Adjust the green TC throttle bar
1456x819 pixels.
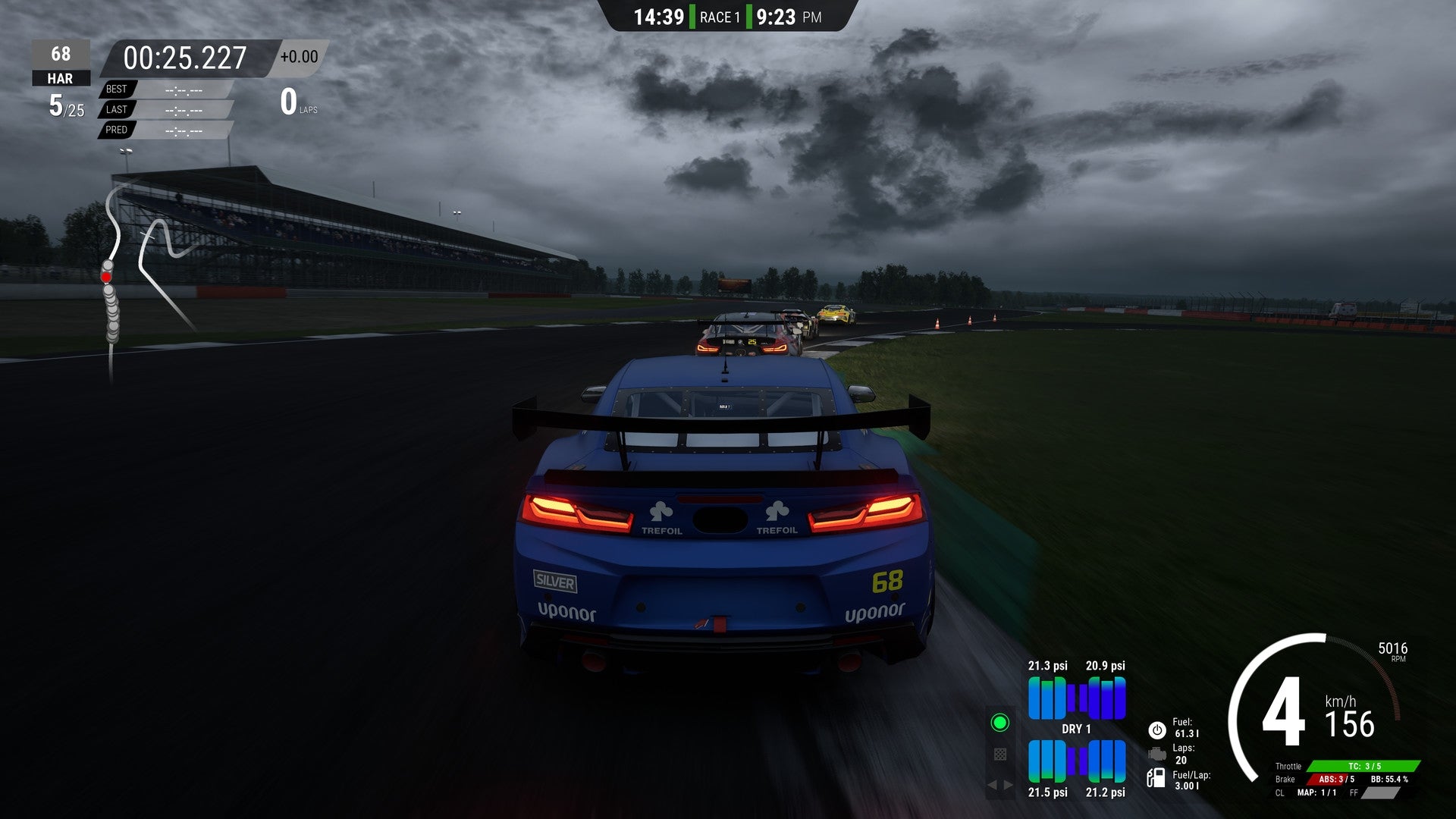(x=1366, y=767)
